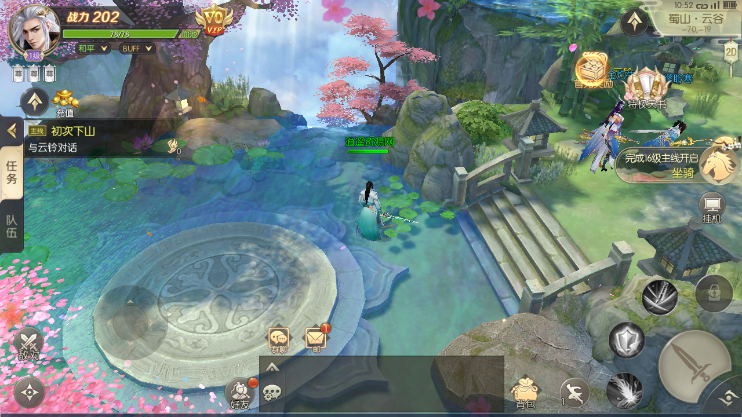Open the 充值 gold ingot recharge icon
The height and width of the screenshot is (417, 742).
[66, 101]
